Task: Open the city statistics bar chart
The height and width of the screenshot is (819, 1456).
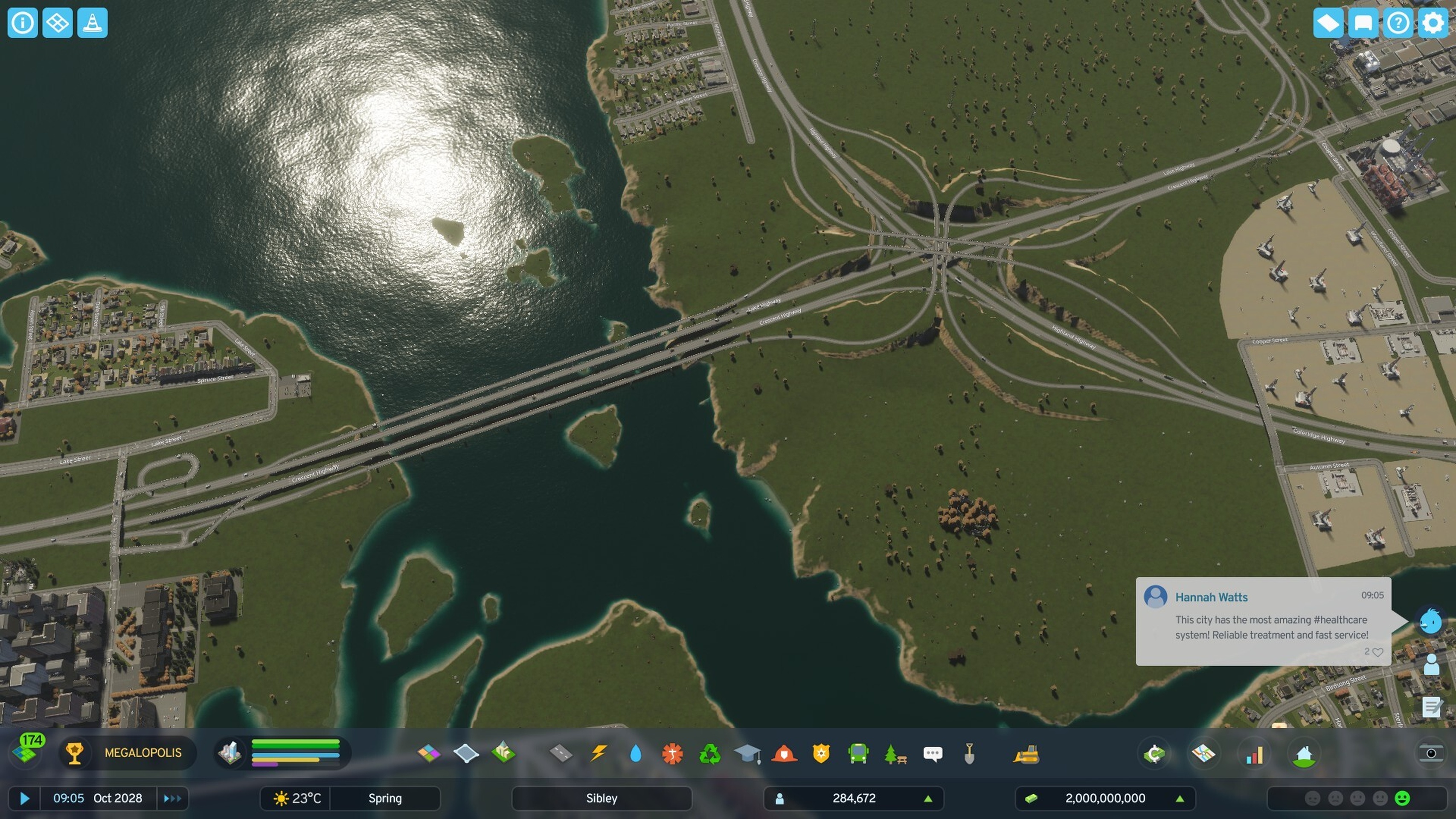Action: click(x=1254, y=754)
